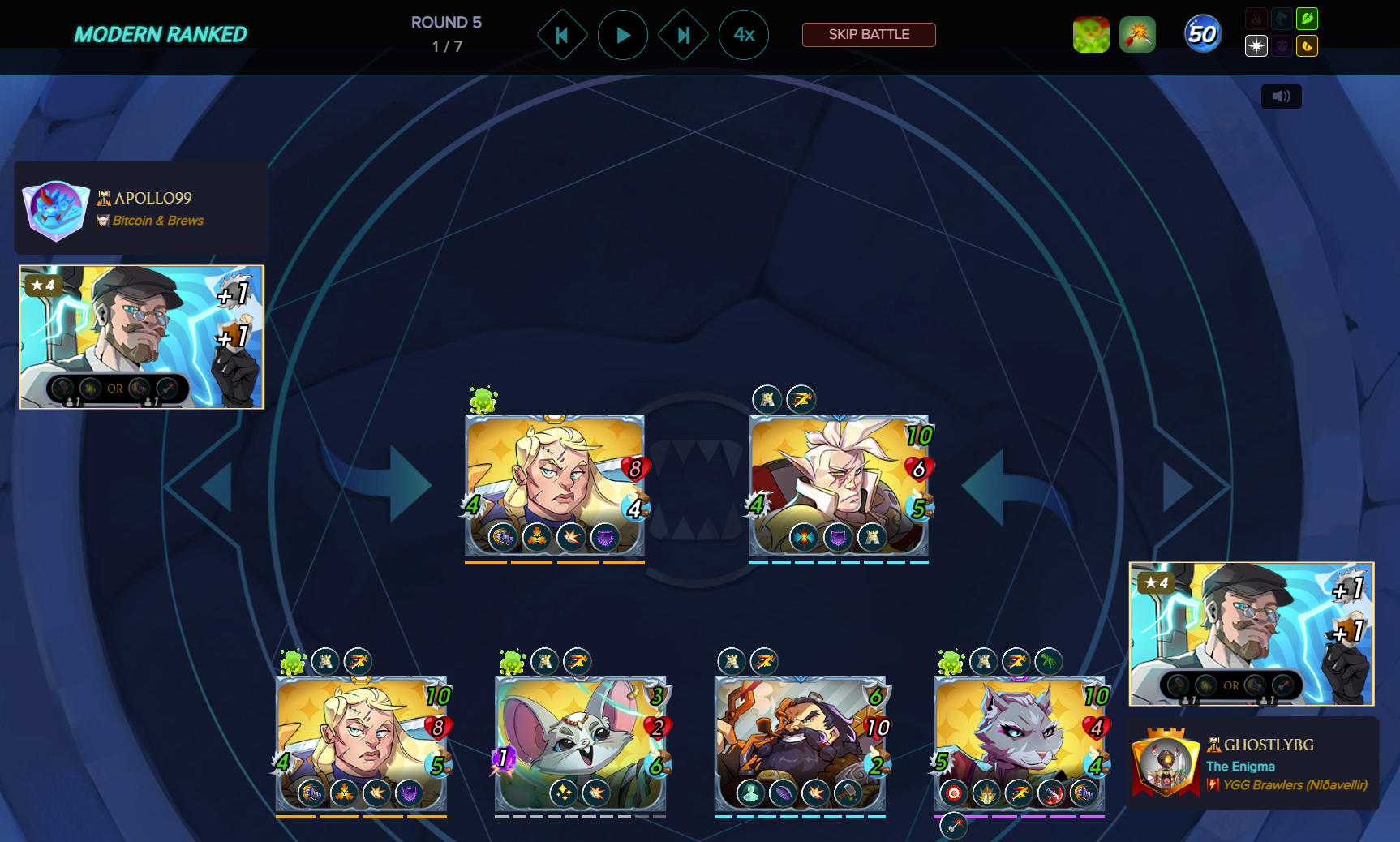Image resolution: width=1400 pixels, height=842 pixels.
Task: Open the Bitcoin & Brews guild link
Action: click(157, 221)
